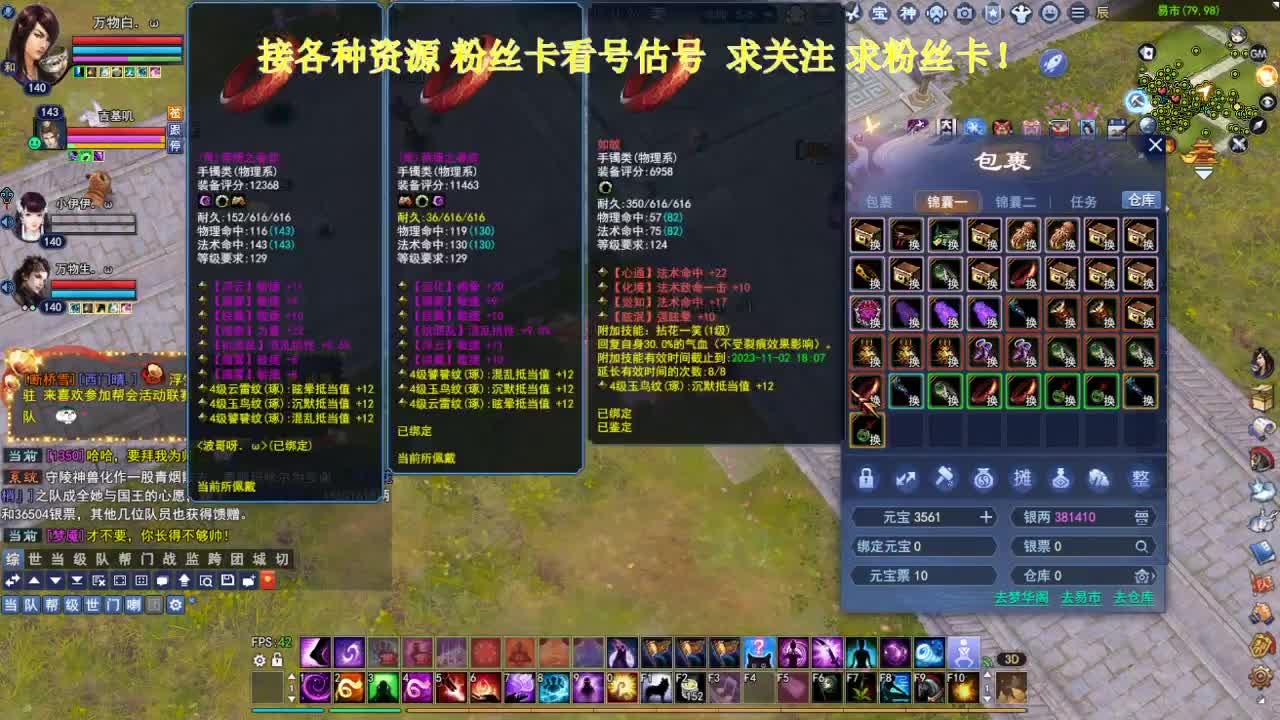Viewport: 1280px width, 720px height.
Task: Click the hammer repair icon in the bag panel
Action: [x=943, y=479]
